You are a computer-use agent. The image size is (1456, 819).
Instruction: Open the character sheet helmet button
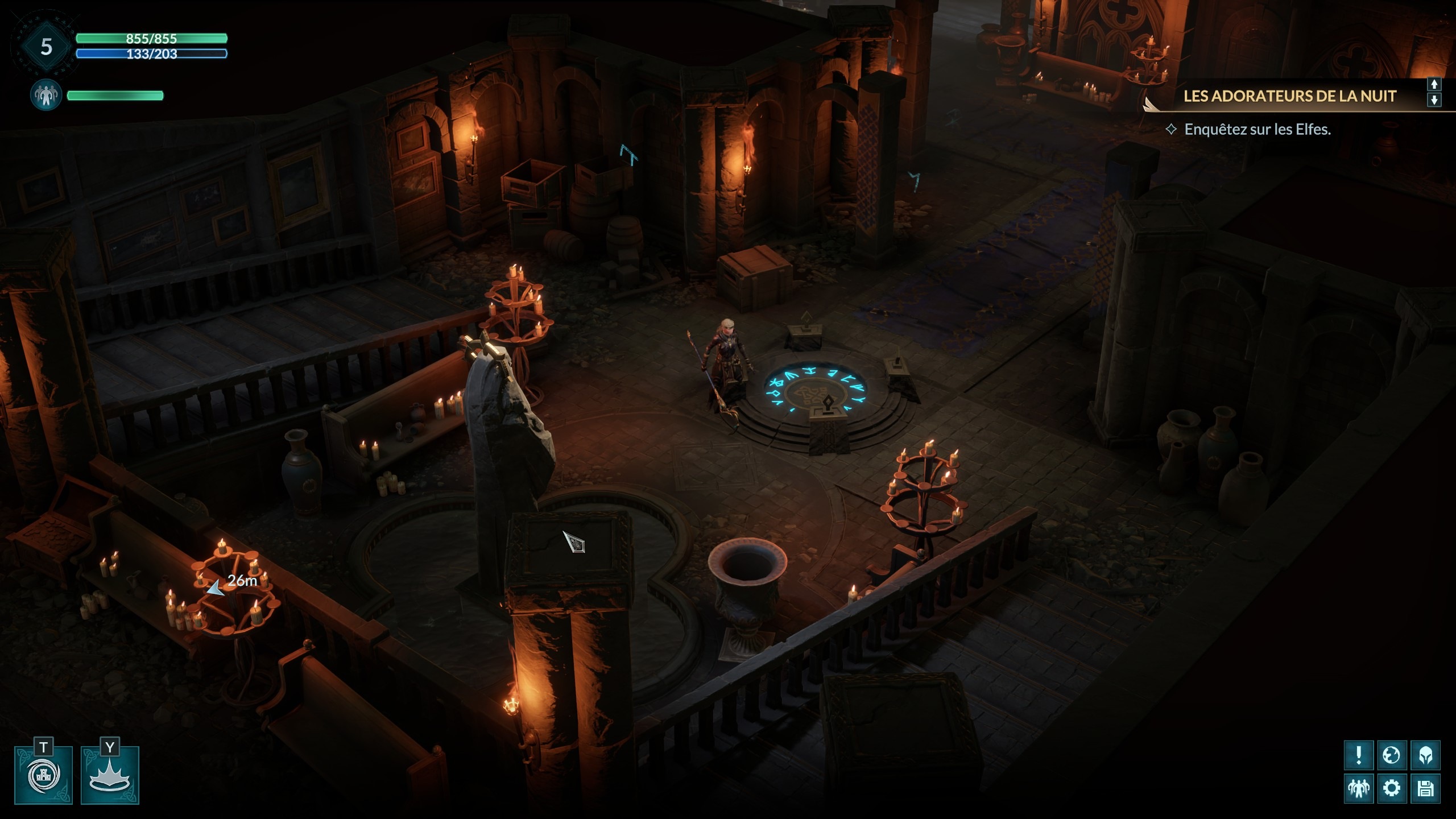pyautogui.click(x=1425, y=755)
